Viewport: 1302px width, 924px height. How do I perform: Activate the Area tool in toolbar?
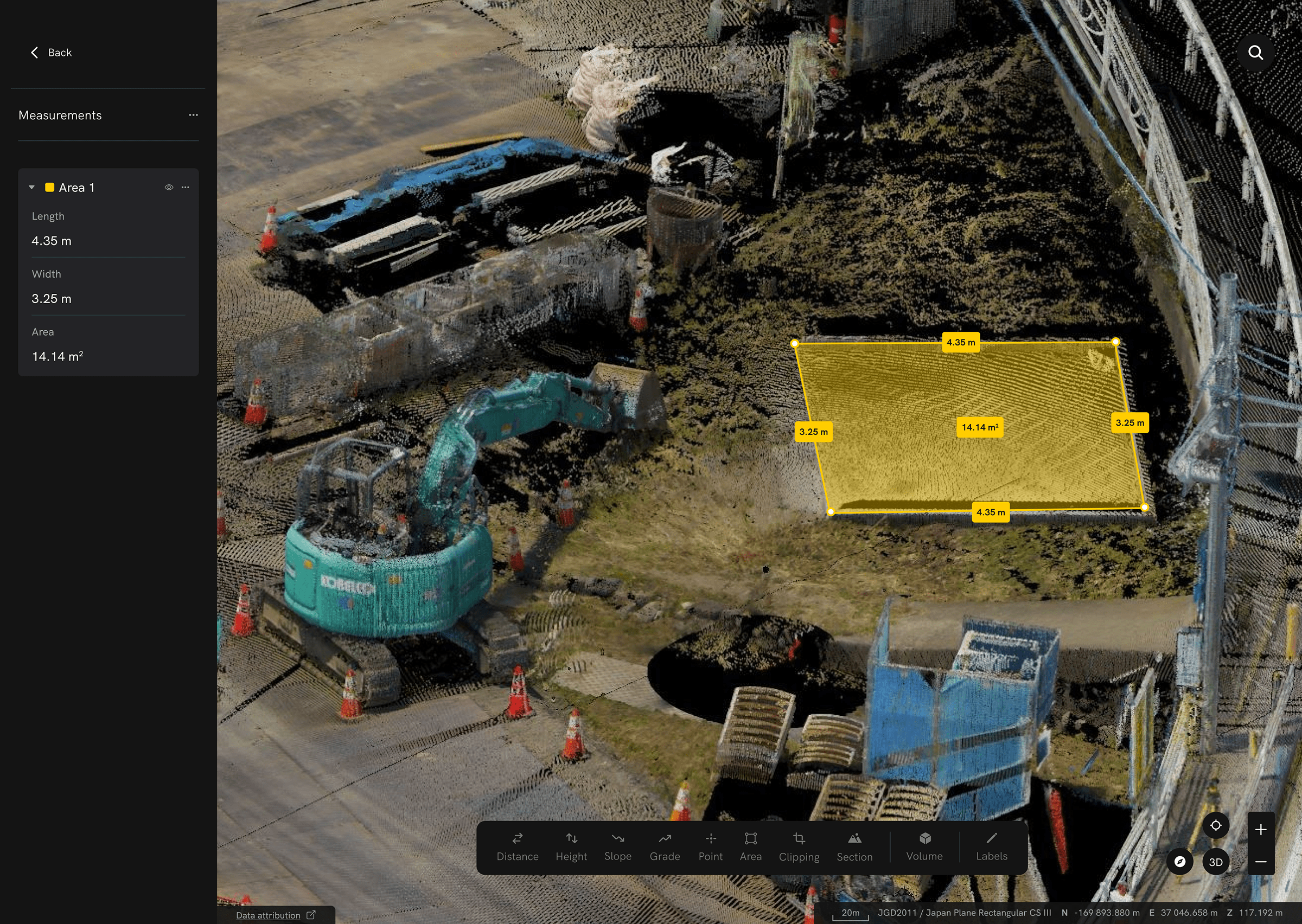(x=751, y=846)
